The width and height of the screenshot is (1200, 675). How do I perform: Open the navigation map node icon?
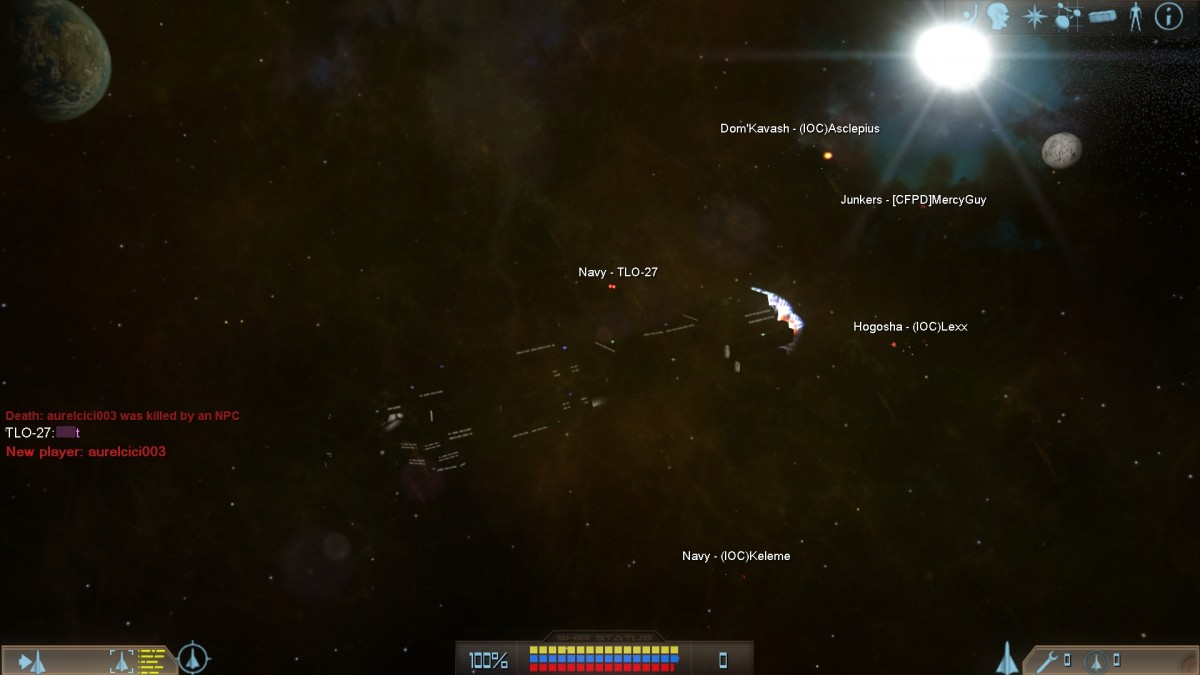[1068, 16]
